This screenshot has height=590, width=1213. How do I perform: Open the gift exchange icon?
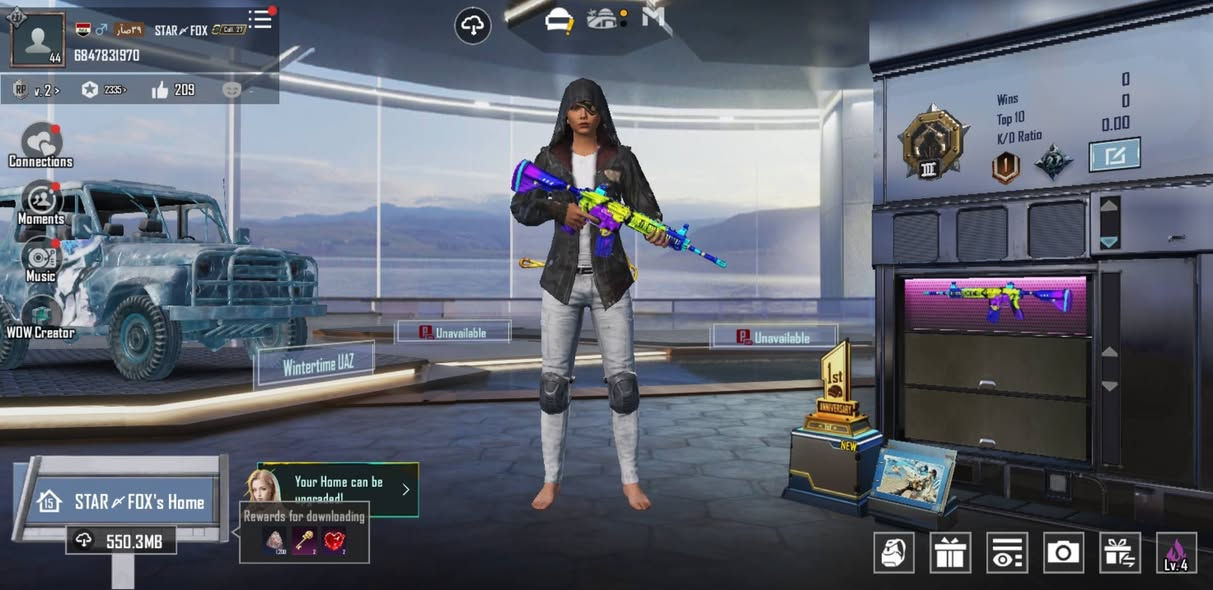coord(1120,552)
